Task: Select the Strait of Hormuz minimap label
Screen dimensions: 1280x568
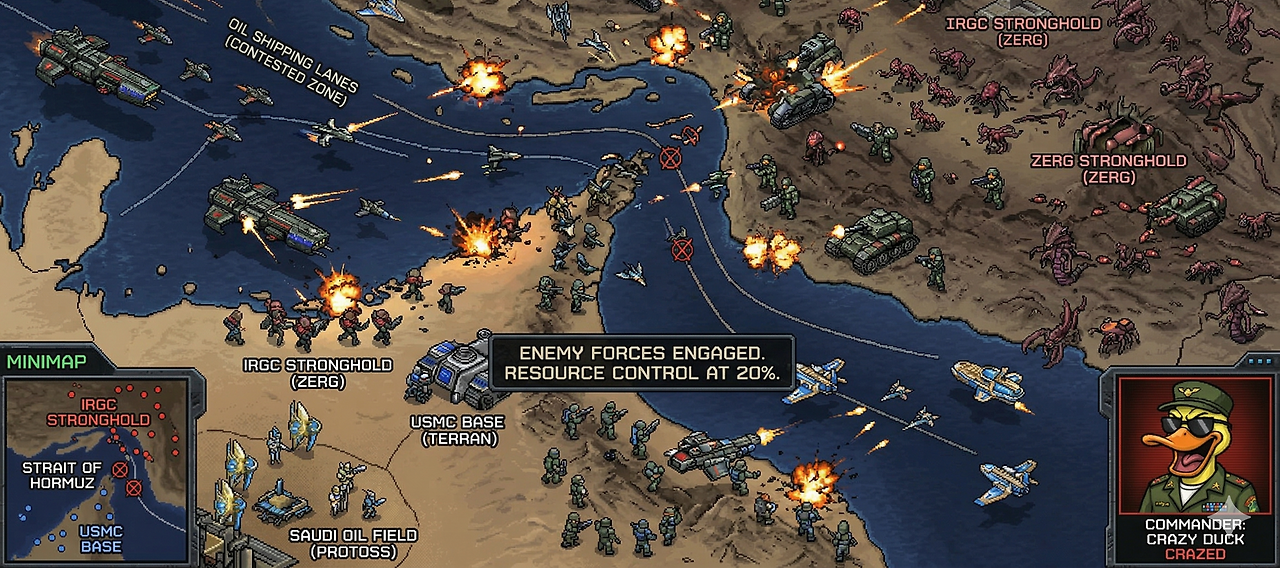Action: [x=62, y=475]
